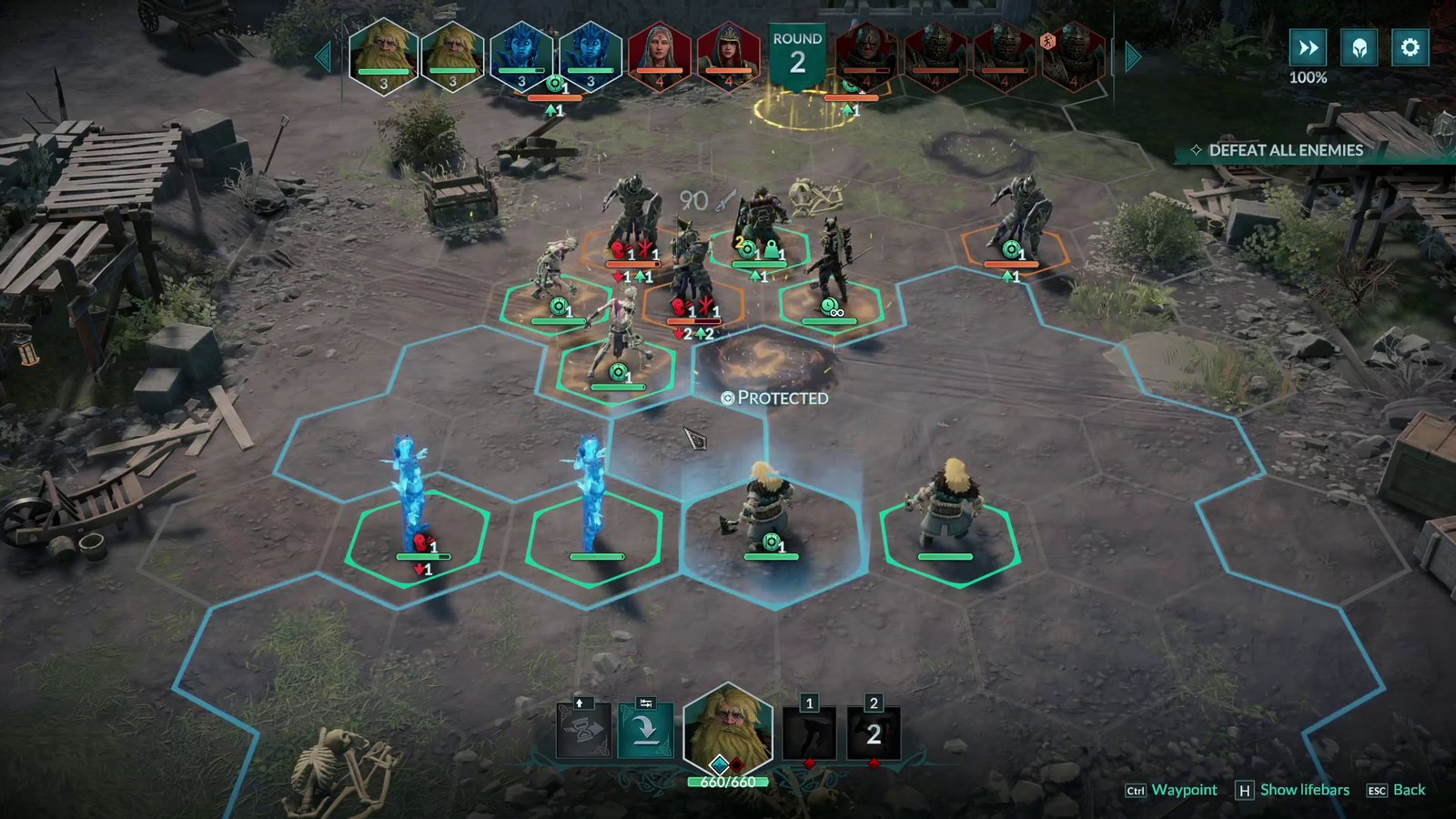Toggle the fast-forward battle speed control
This screenshot has height=819, width=1456.
coord(1309,46)
